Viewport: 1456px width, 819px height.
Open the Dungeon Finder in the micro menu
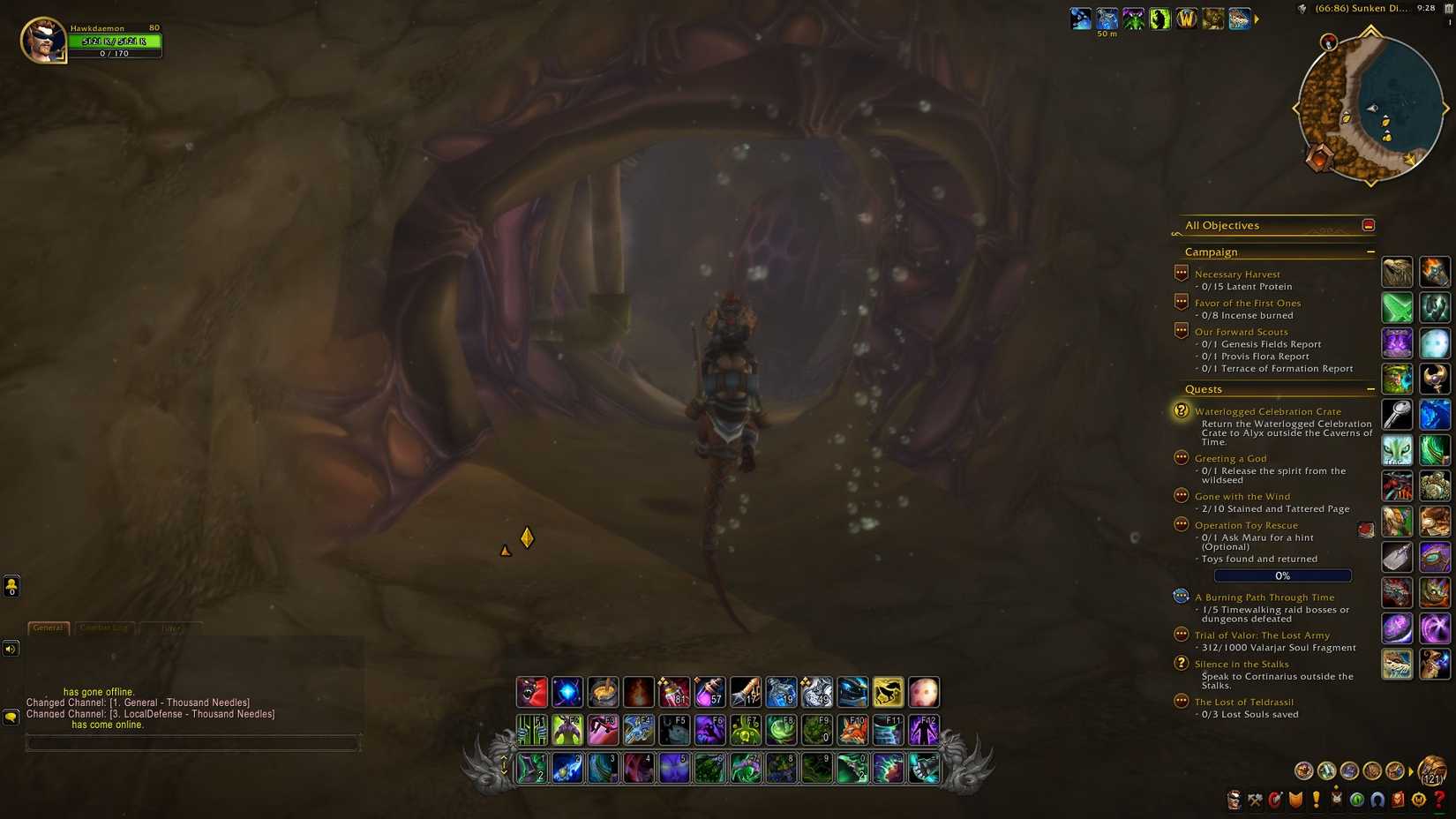click(1355, 803)
